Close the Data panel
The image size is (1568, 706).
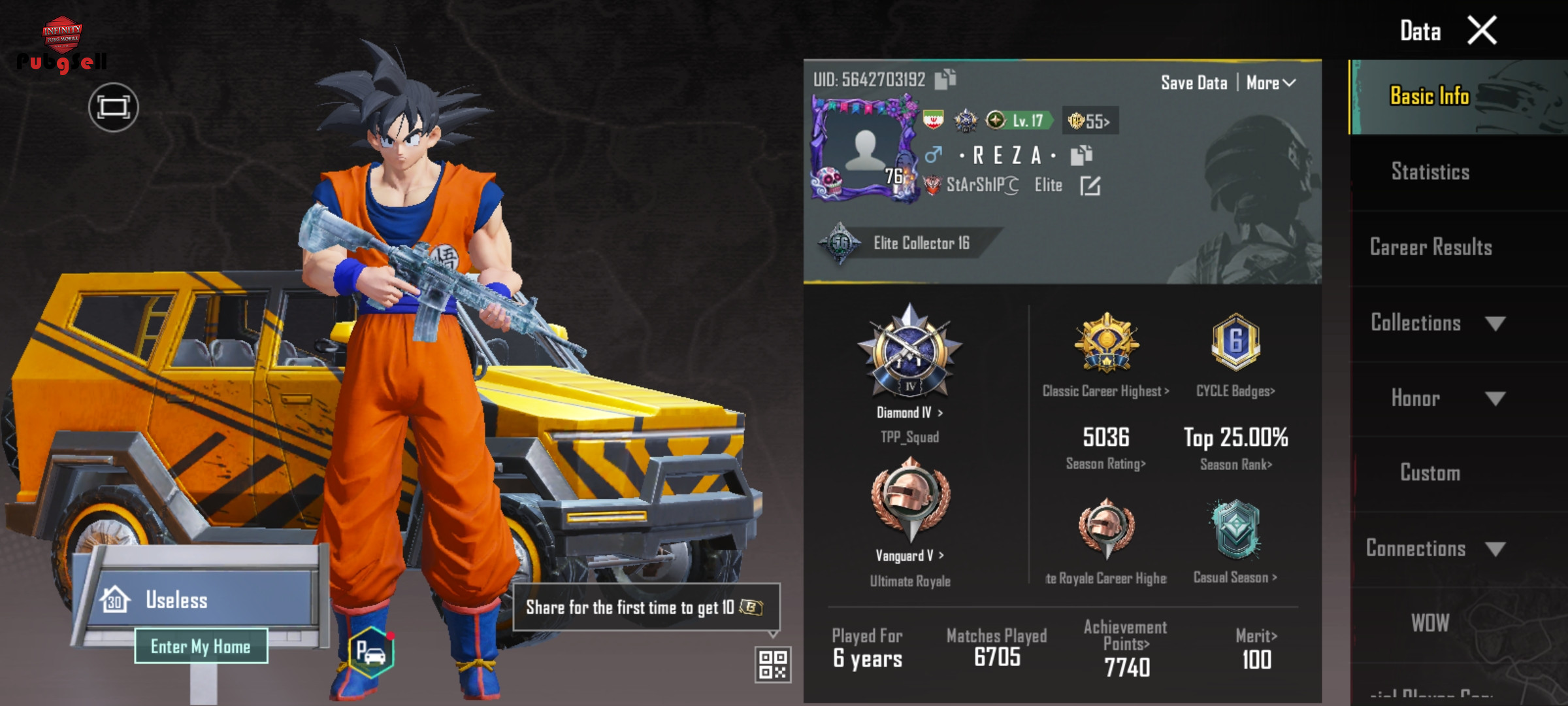tap(1482, 31)
